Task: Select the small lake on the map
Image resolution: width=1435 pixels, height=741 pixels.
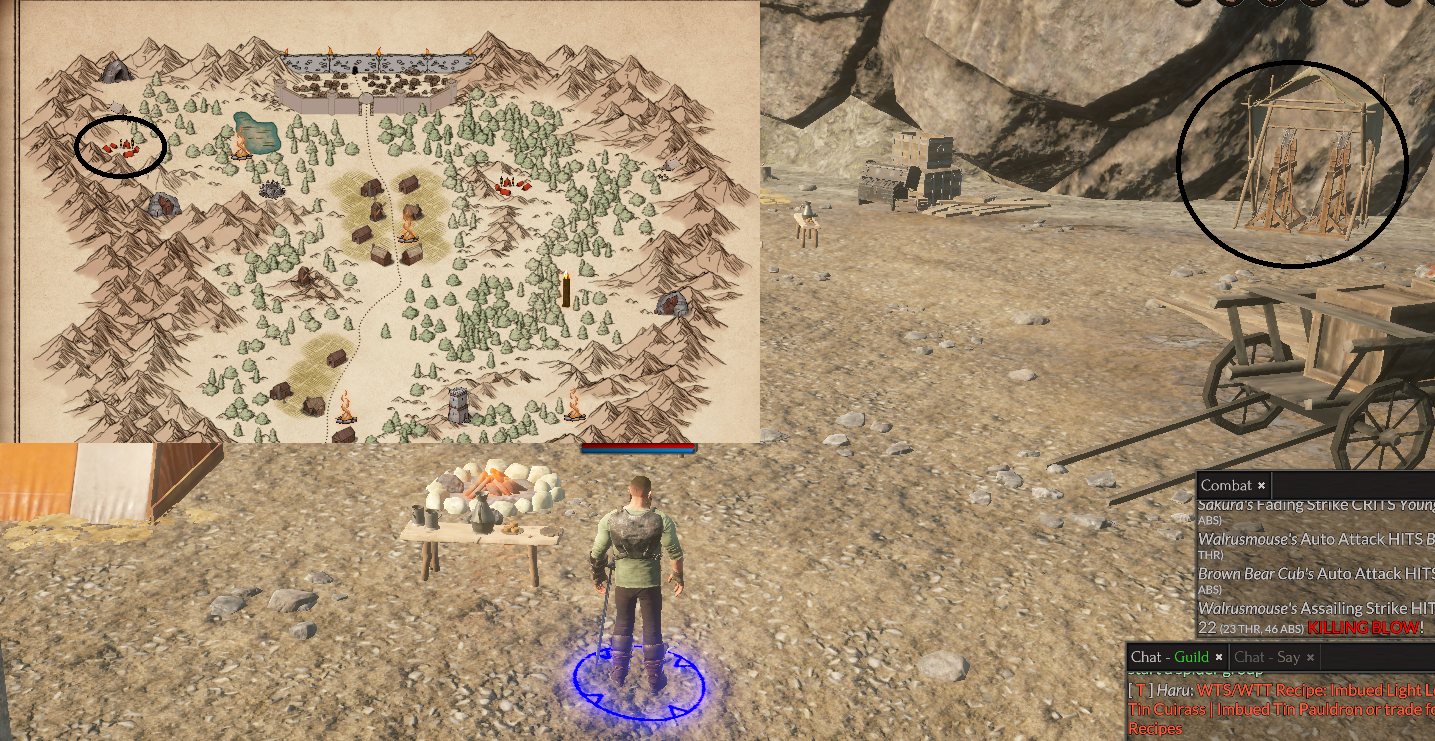Action: click(257, 132)
